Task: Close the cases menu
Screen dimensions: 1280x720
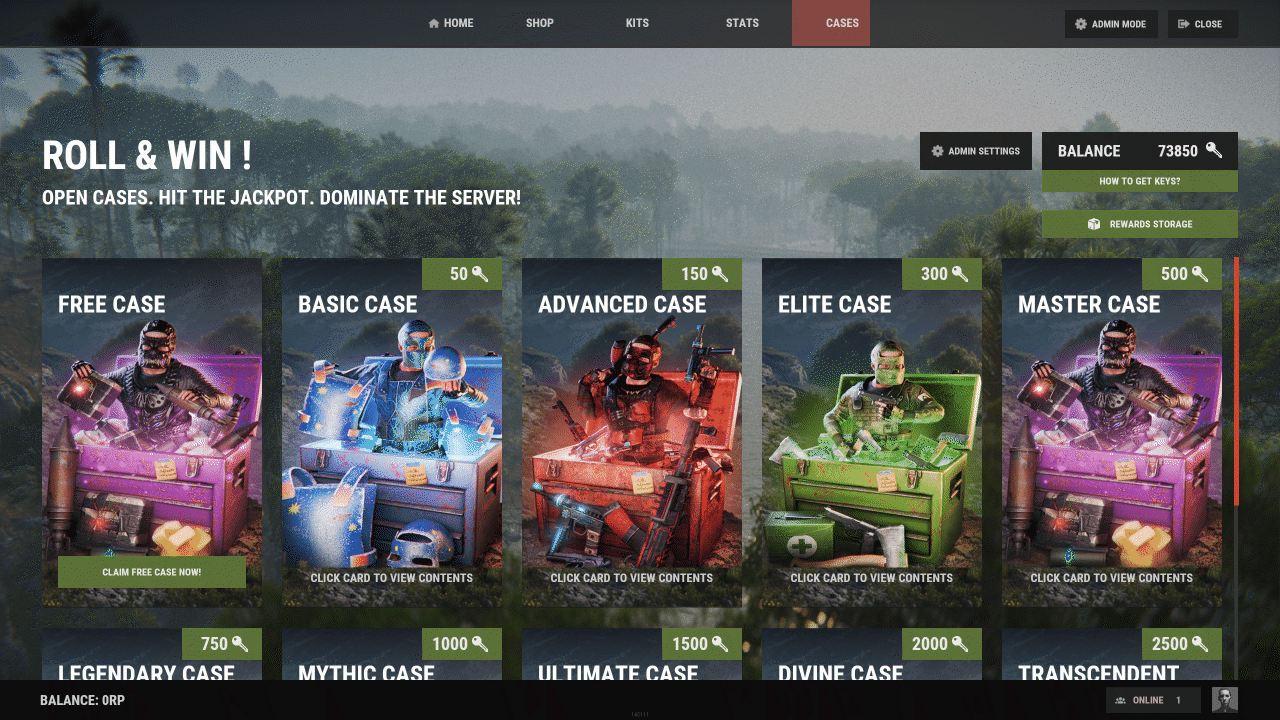Action: tap(1202, 24)
